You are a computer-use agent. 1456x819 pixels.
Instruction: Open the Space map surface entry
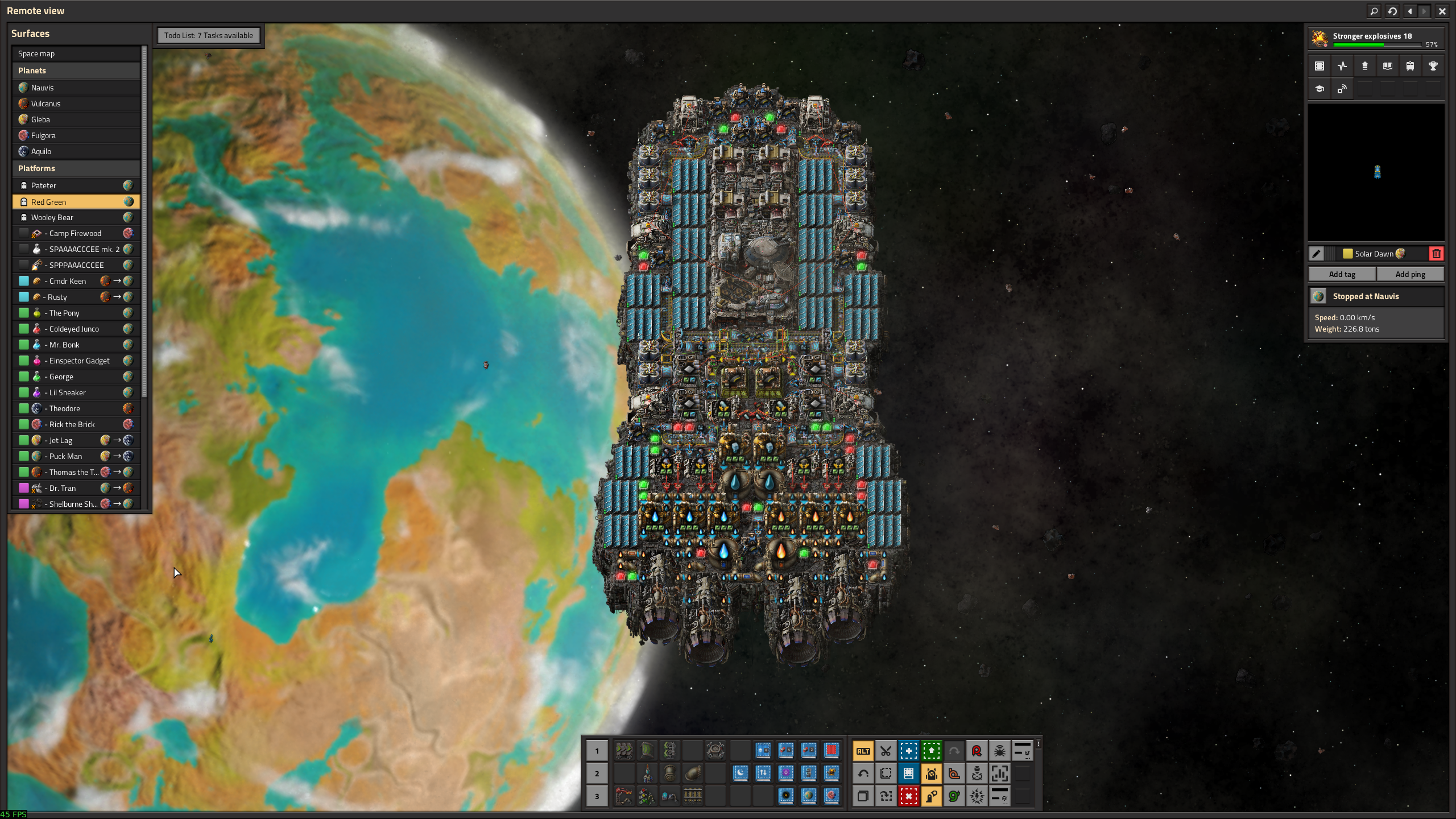[x=76, y=53]
